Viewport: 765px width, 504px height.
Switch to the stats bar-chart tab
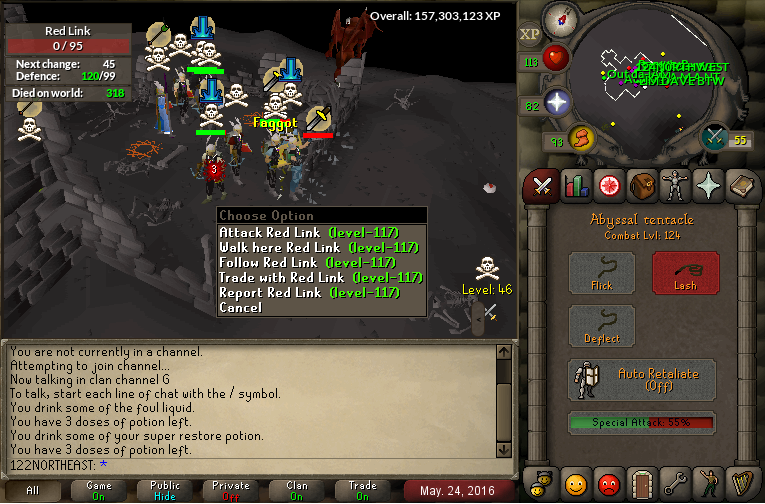575,185
